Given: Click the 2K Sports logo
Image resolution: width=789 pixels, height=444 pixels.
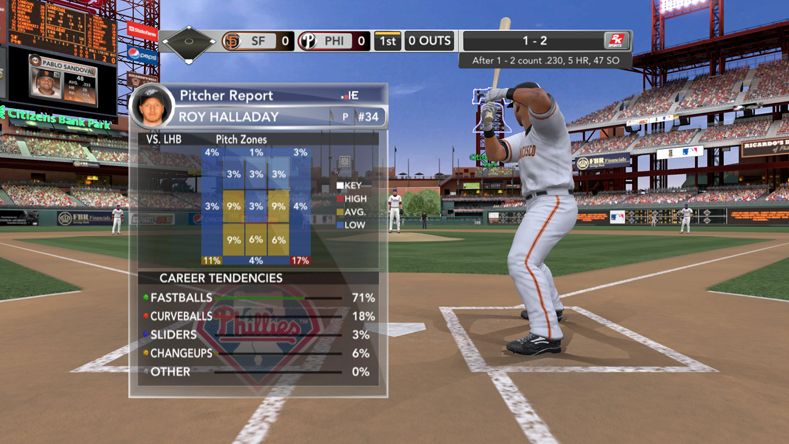Looking at the screenshot, I should 615,41.
